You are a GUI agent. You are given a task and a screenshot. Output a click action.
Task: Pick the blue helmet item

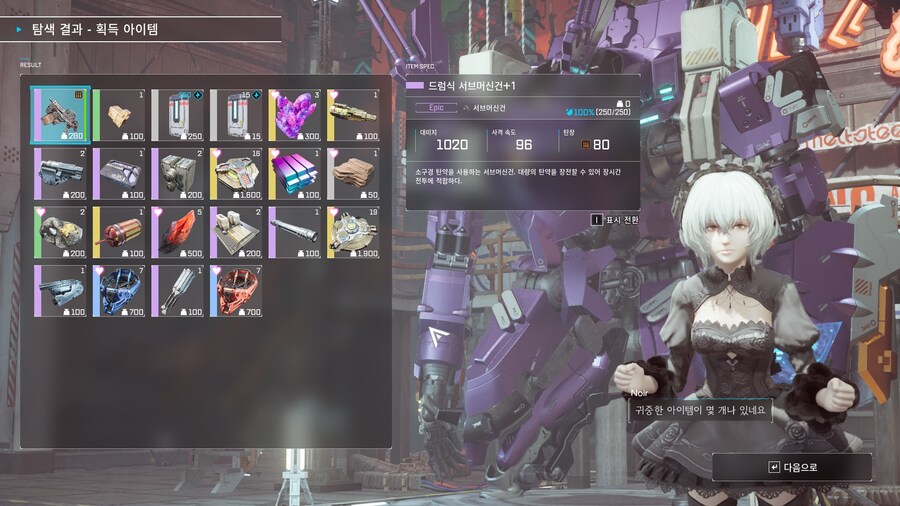[x=120, y=290]
